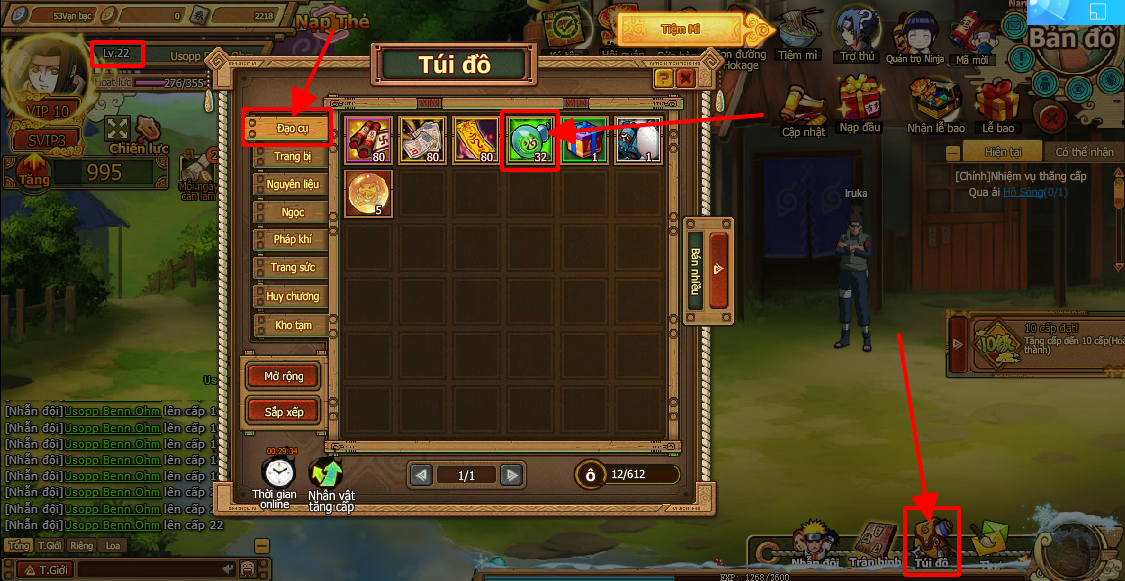Go to the next bag page arrow
This screenshot has width=1125, height=581.
tap(511, 475)
